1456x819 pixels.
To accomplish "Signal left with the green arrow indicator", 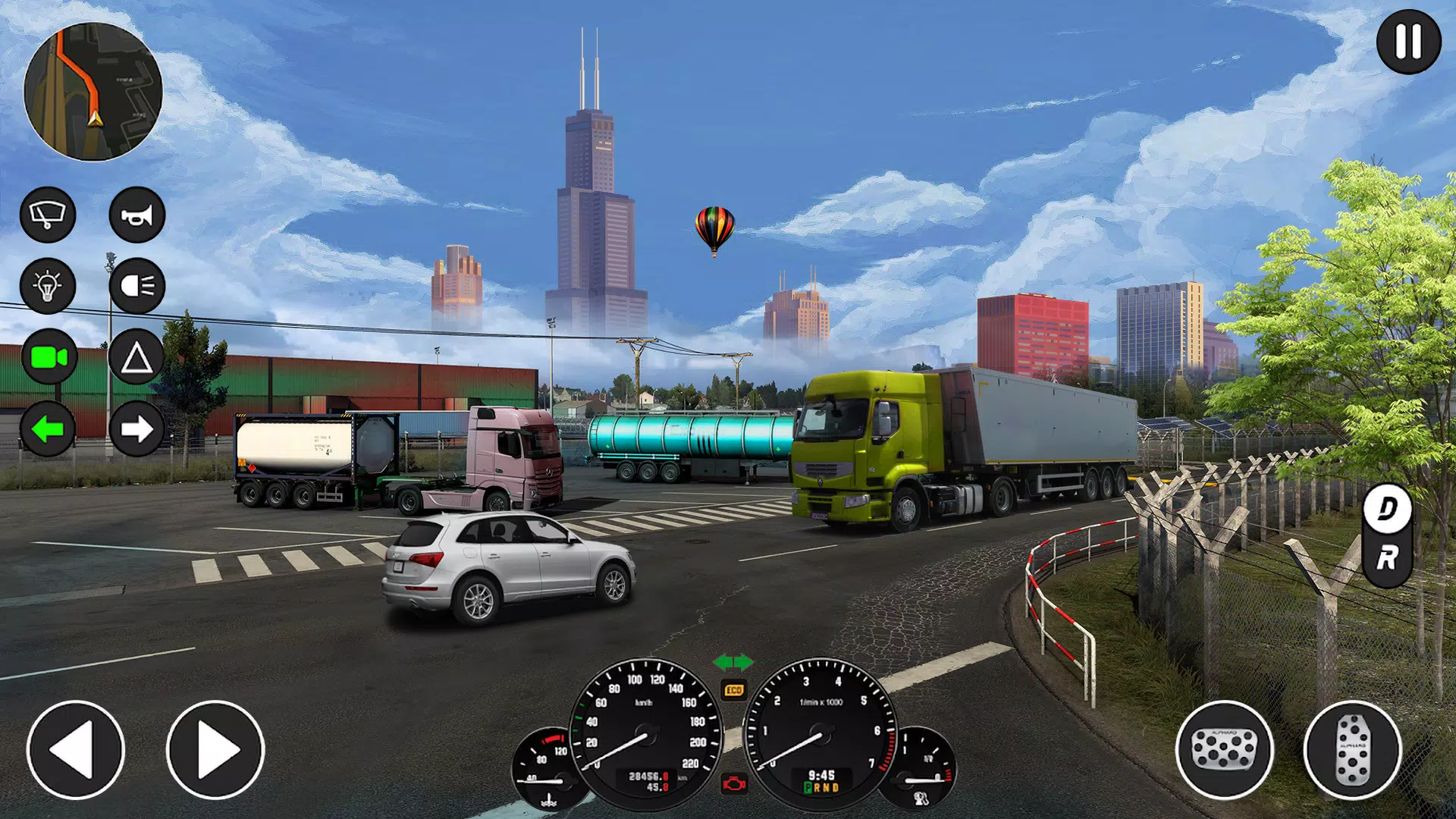I will (x=48, y=429).
